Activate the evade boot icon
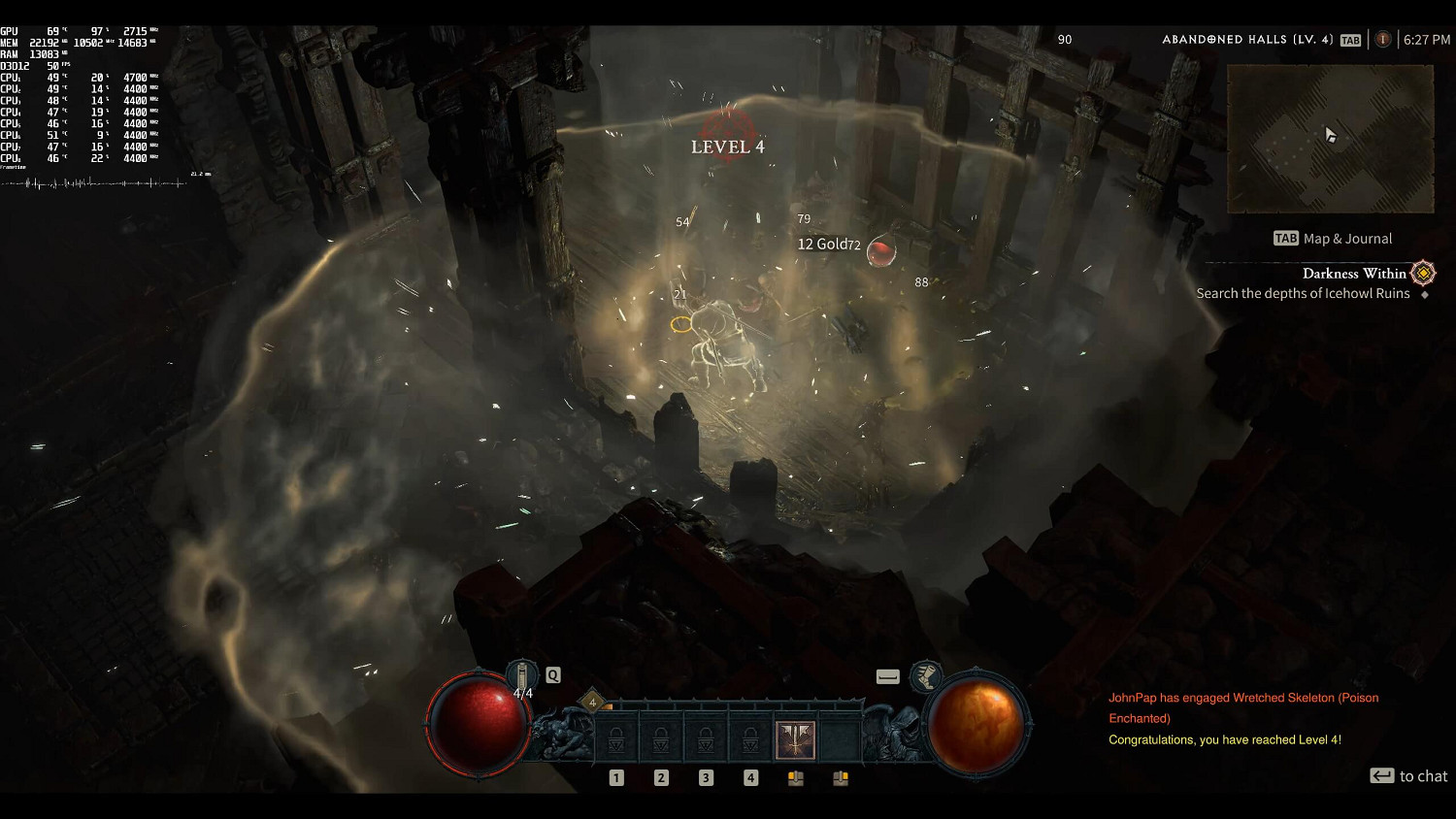Screen dimensions: 1456x819 click(926, 675)
